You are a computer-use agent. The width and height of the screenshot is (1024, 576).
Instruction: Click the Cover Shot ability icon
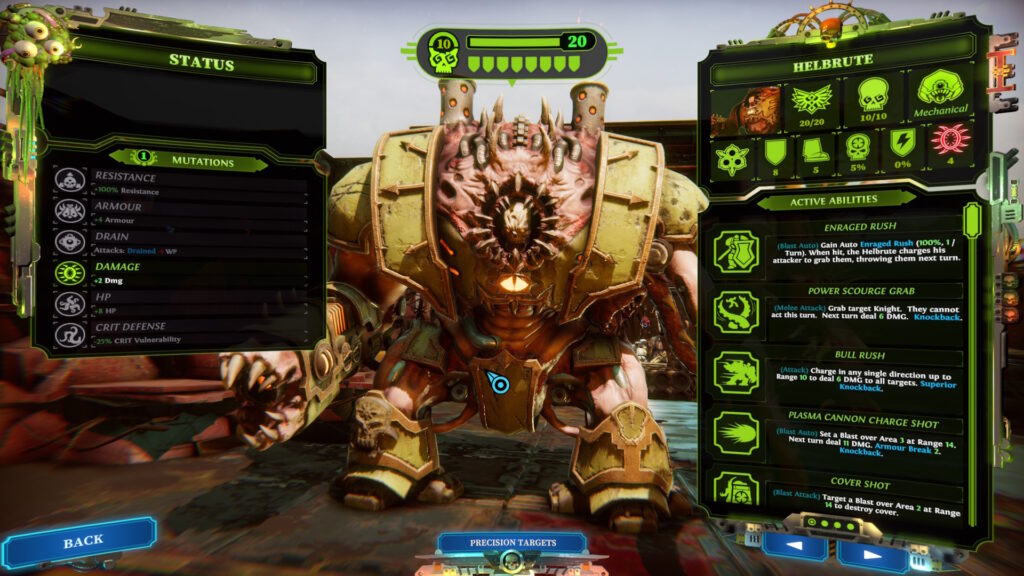click(736, 488)
